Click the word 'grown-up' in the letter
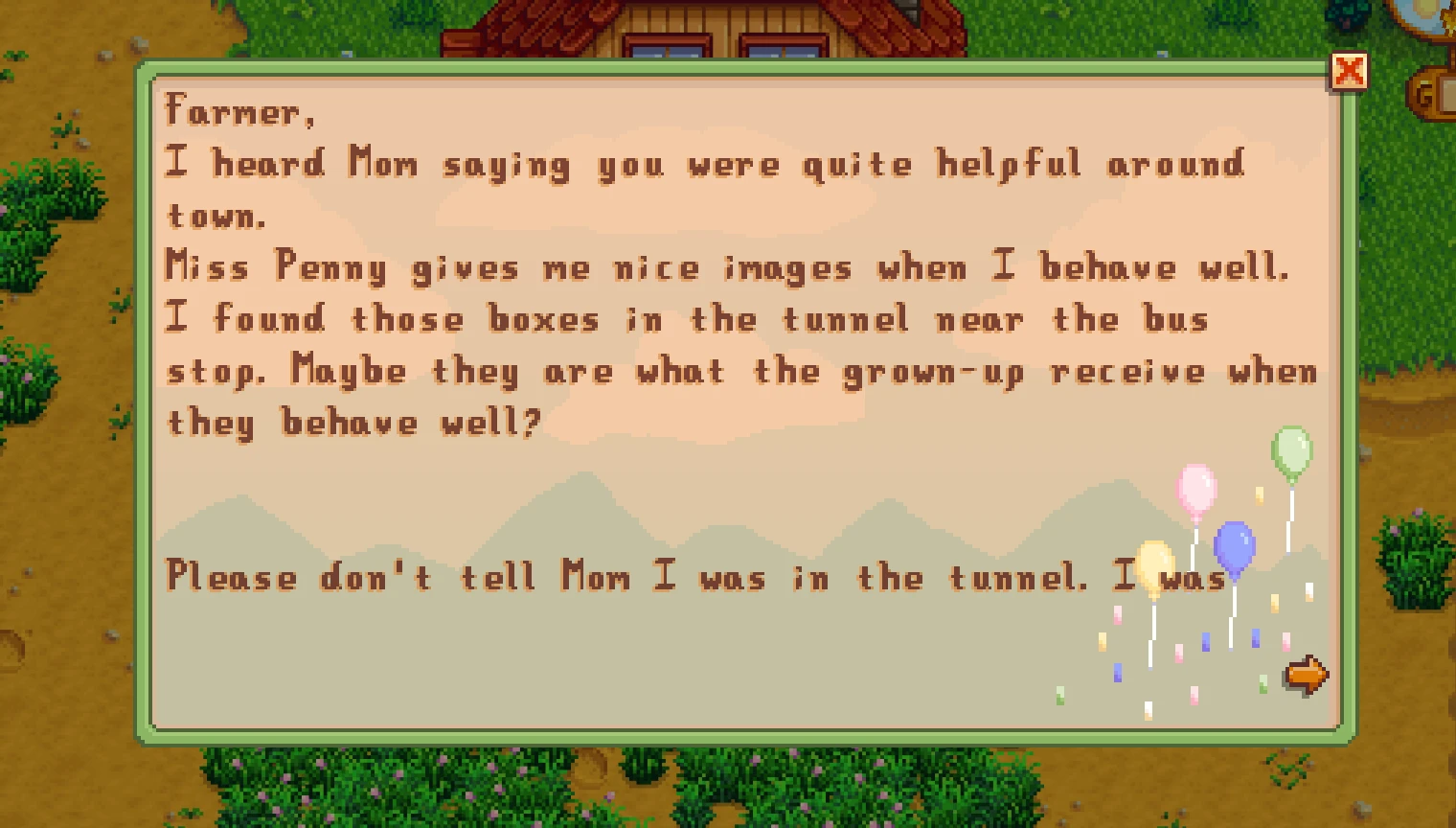The image size is (1456, 828). point(929,371)
